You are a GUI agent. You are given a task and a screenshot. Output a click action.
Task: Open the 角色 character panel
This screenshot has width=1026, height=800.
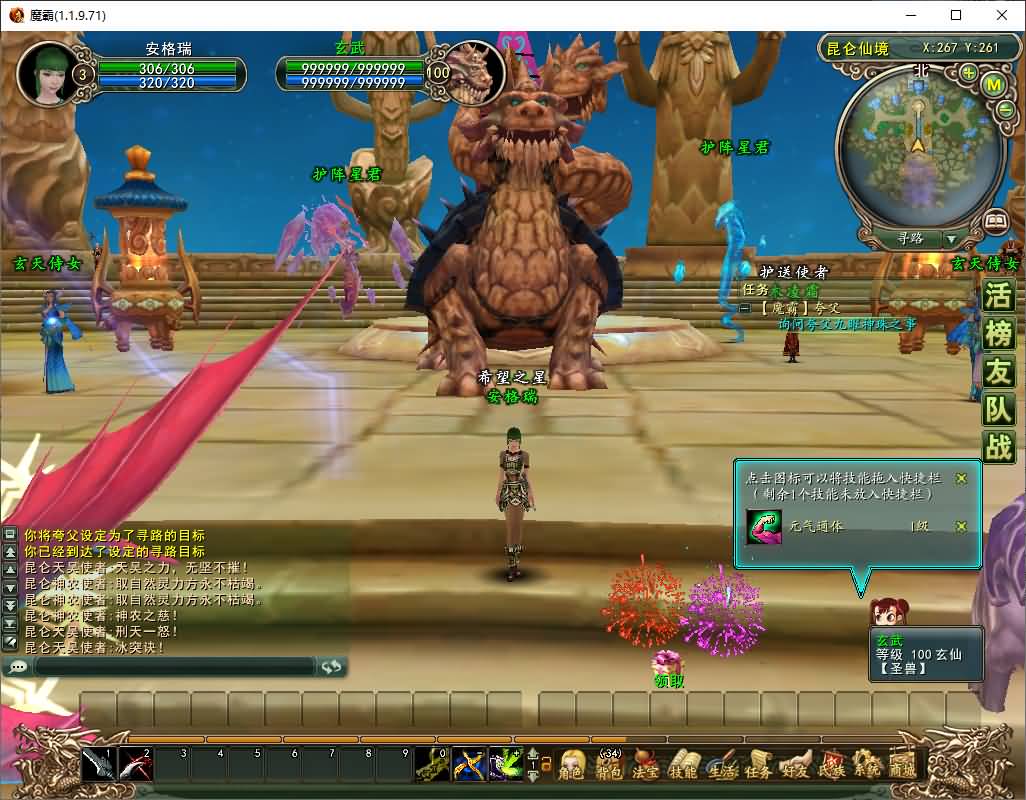pyautogui.click(x=571, y=765)
